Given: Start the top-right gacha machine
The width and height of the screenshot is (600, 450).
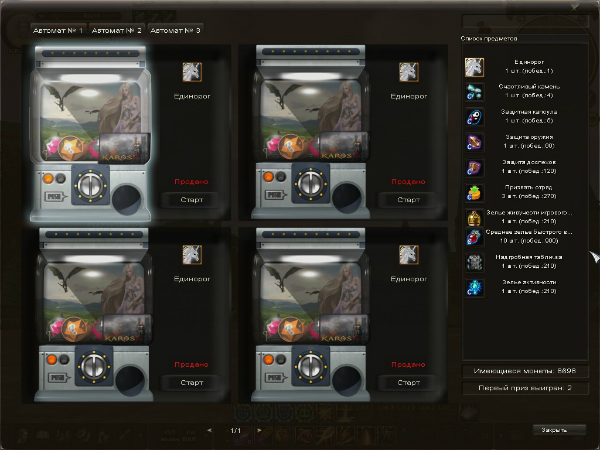Looking at the screenshot, I should [x=407, y=199].
